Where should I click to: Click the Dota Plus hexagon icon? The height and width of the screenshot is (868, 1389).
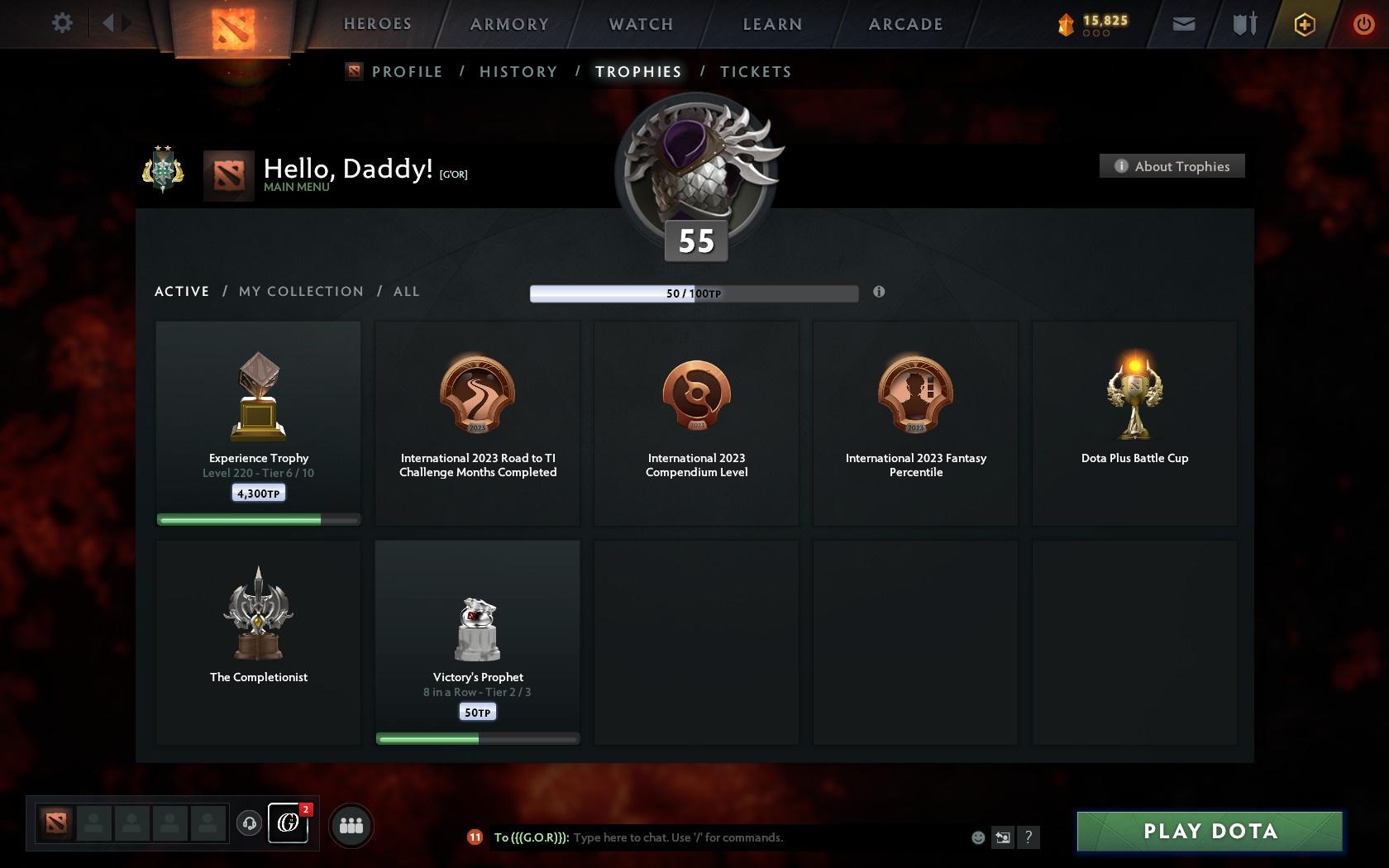tap(1304, 24)
